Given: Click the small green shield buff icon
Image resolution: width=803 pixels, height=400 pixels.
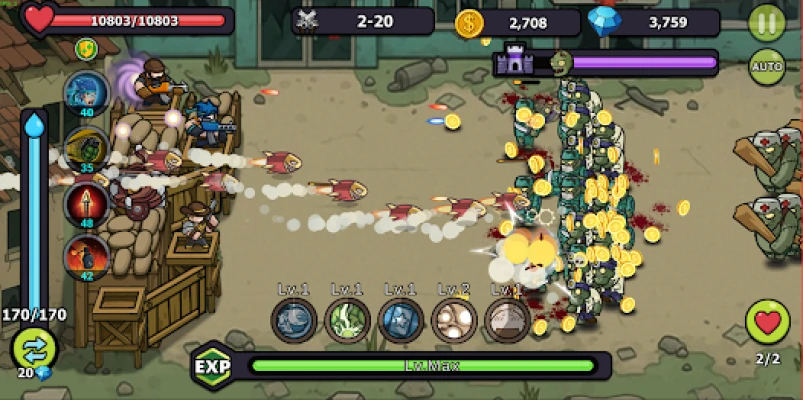Looking at the screenshot, I should coord(87,48).
